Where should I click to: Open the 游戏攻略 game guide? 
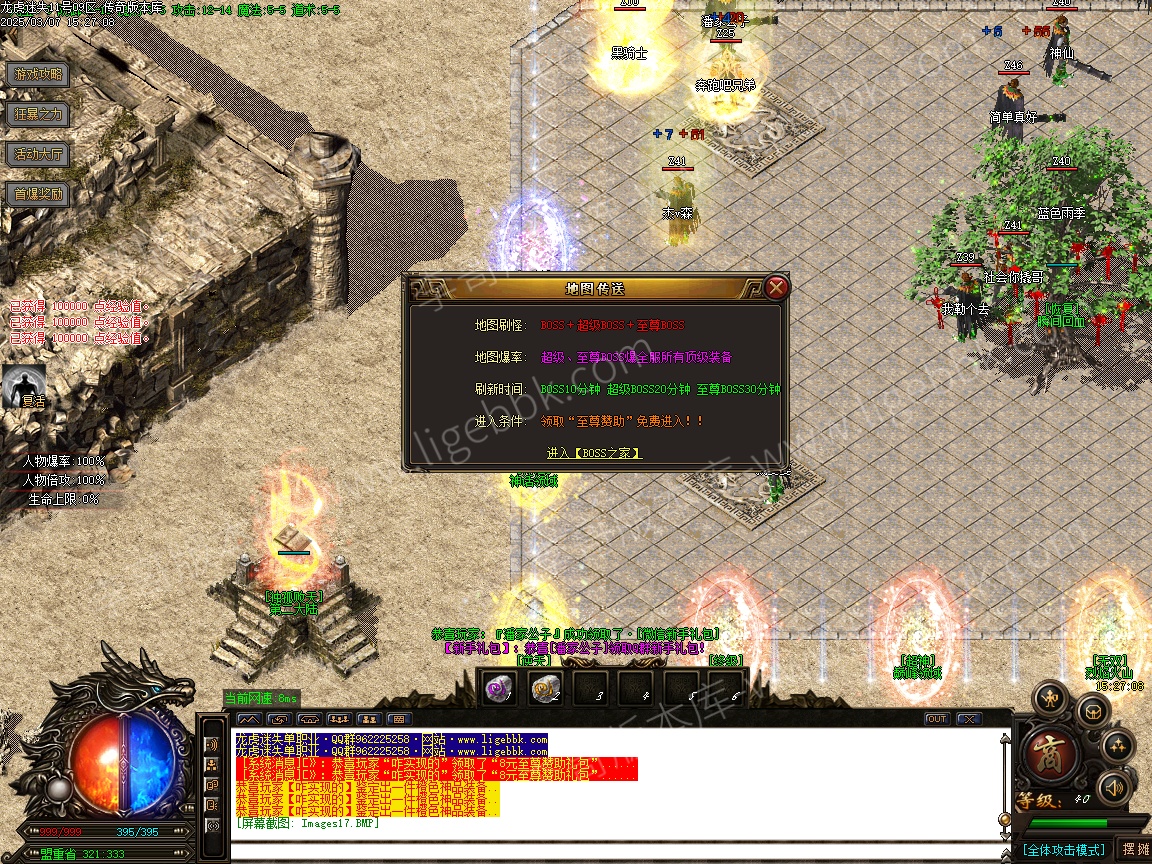(x=38, y=74)
